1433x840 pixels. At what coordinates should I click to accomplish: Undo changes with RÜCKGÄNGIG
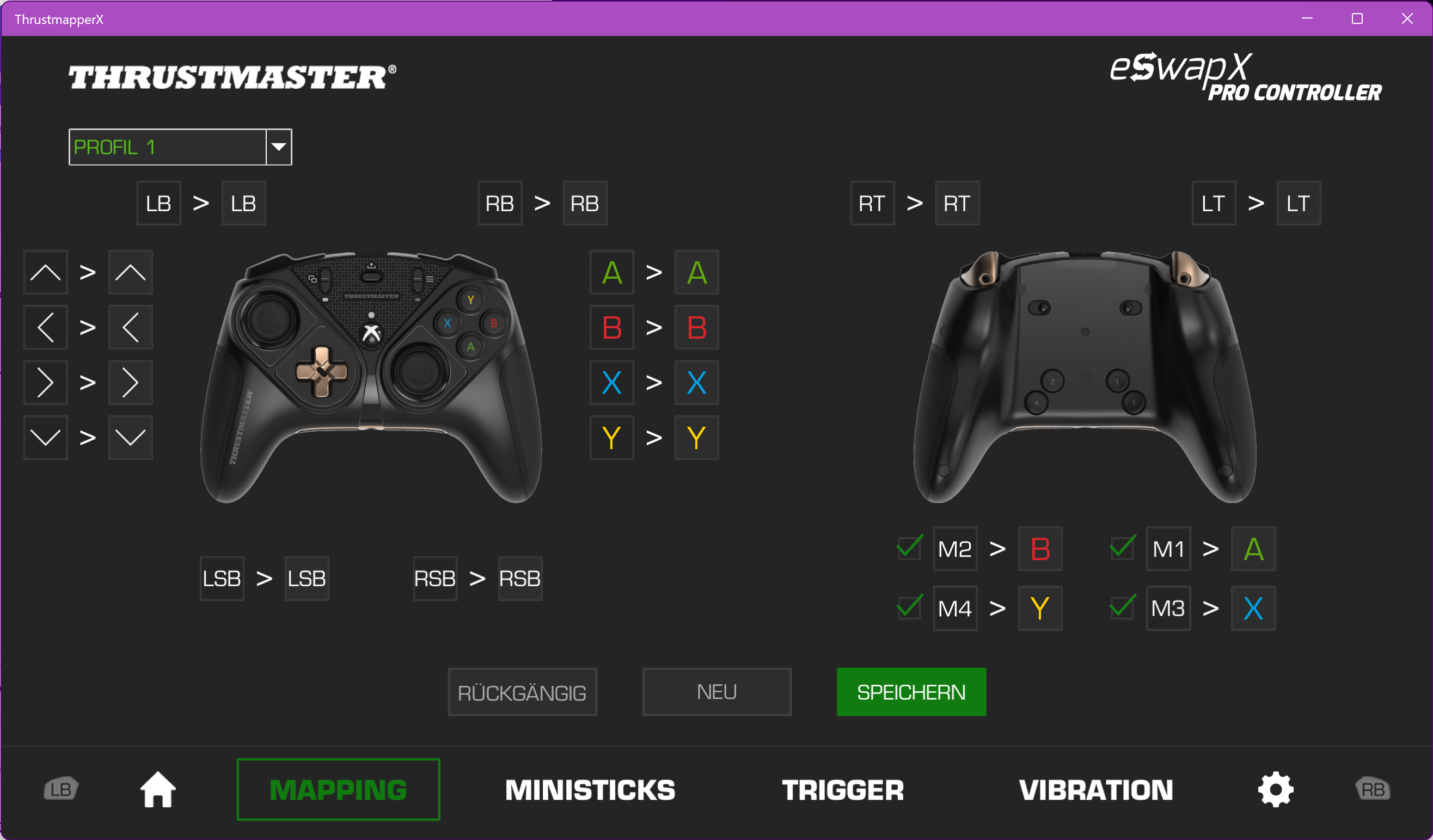coord(522,691)
